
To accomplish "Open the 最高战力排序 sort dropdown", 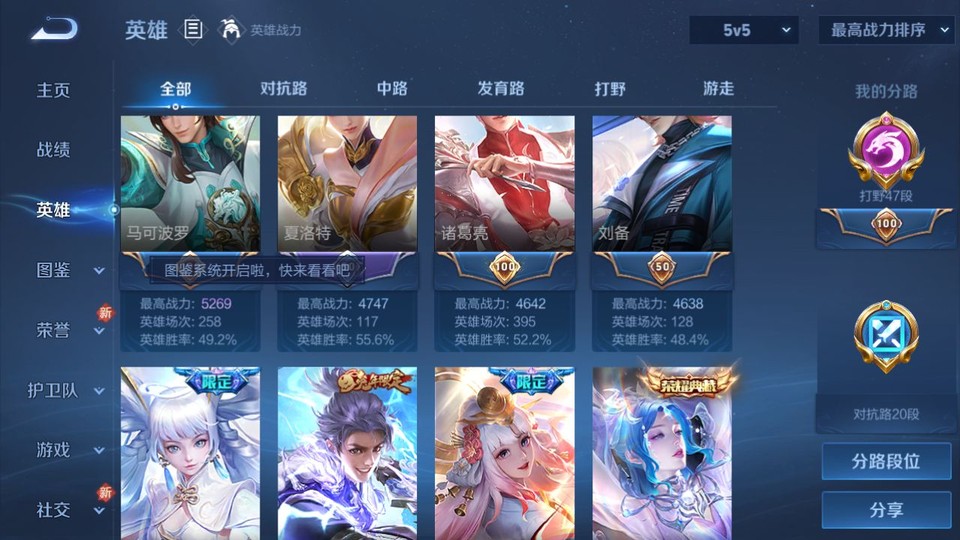I will coord(886,30).
